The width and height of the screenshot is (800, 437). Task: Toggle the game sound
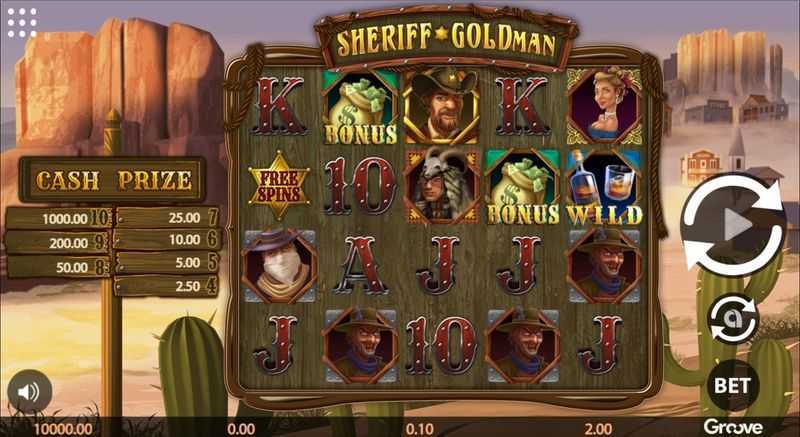coord(29,393)
